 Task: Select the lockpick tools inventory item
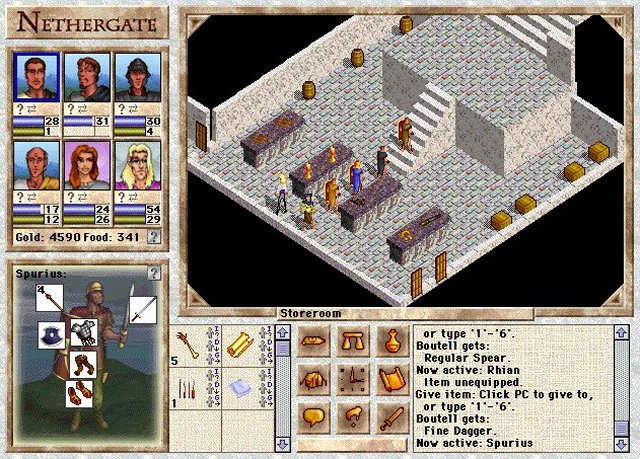pyautogui.click(x=187, y=387)
